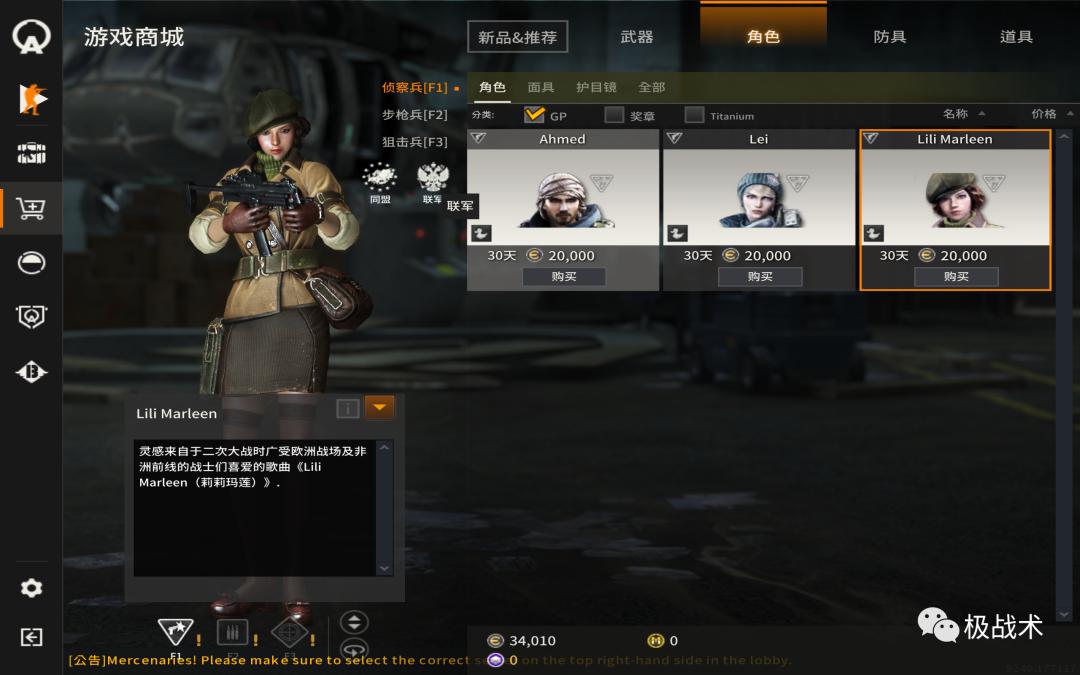Switch to the 武器 shop category
This screenshot has width=1080, height=675.
(636, 37)
